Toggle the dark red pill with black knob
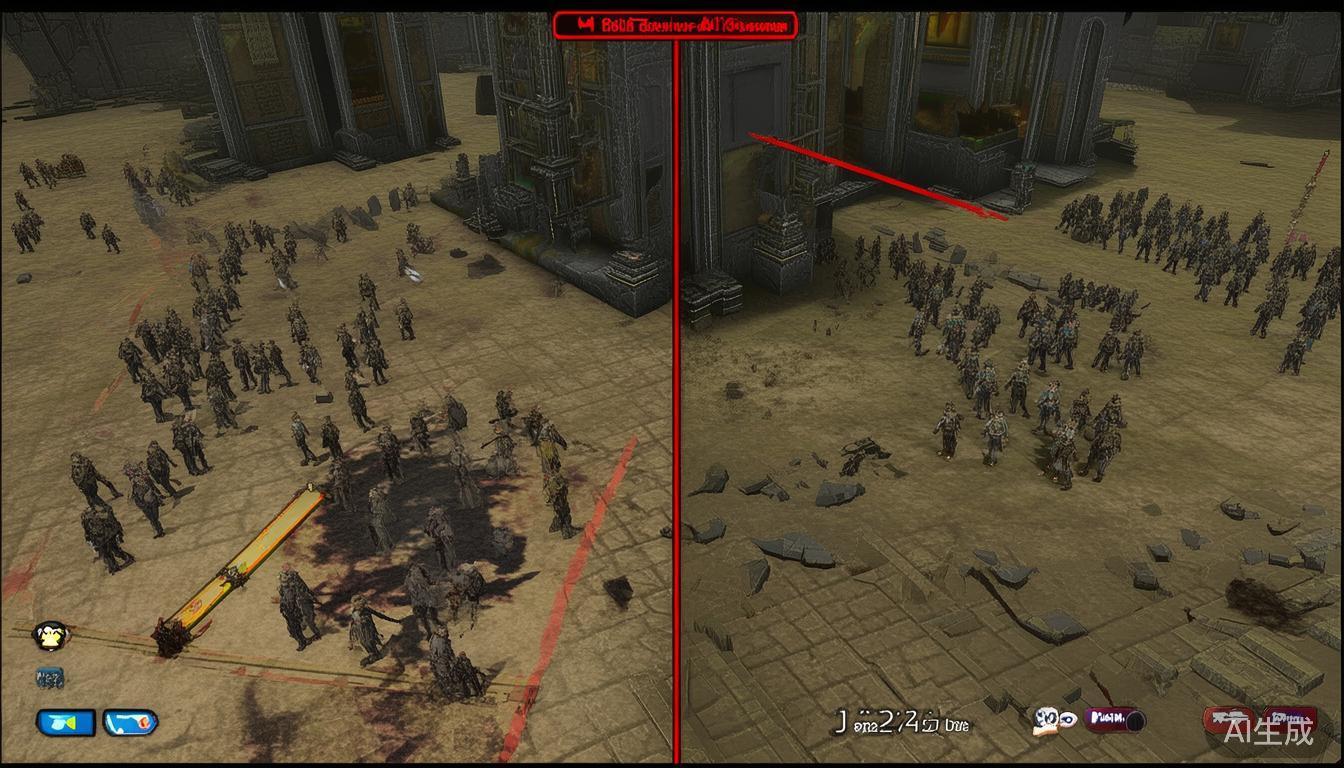The image size is (1344, 768). click(x=1115, y=719)
